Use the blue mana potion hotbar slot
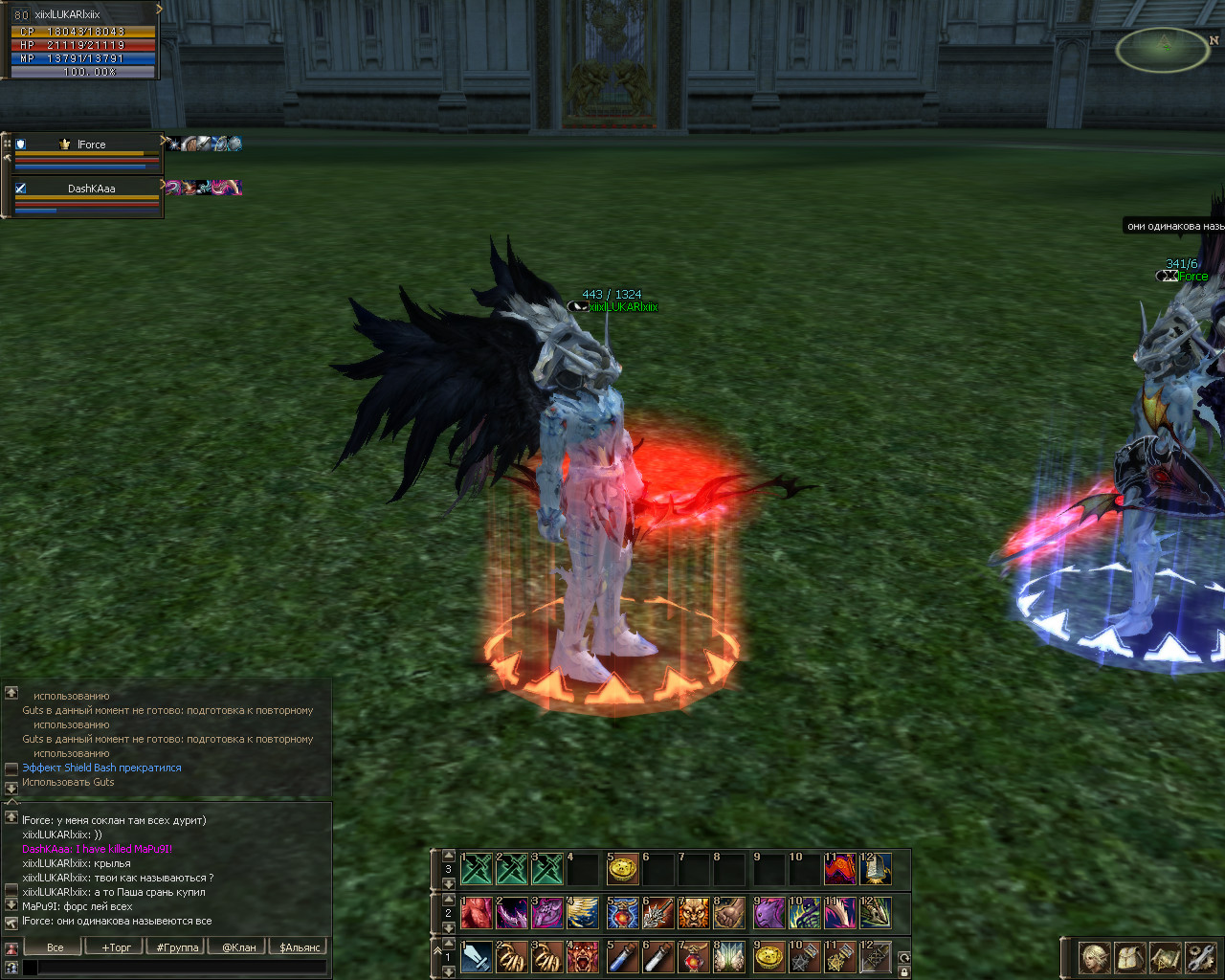This screenshot has height=980, width=1225. coord(623,957)
